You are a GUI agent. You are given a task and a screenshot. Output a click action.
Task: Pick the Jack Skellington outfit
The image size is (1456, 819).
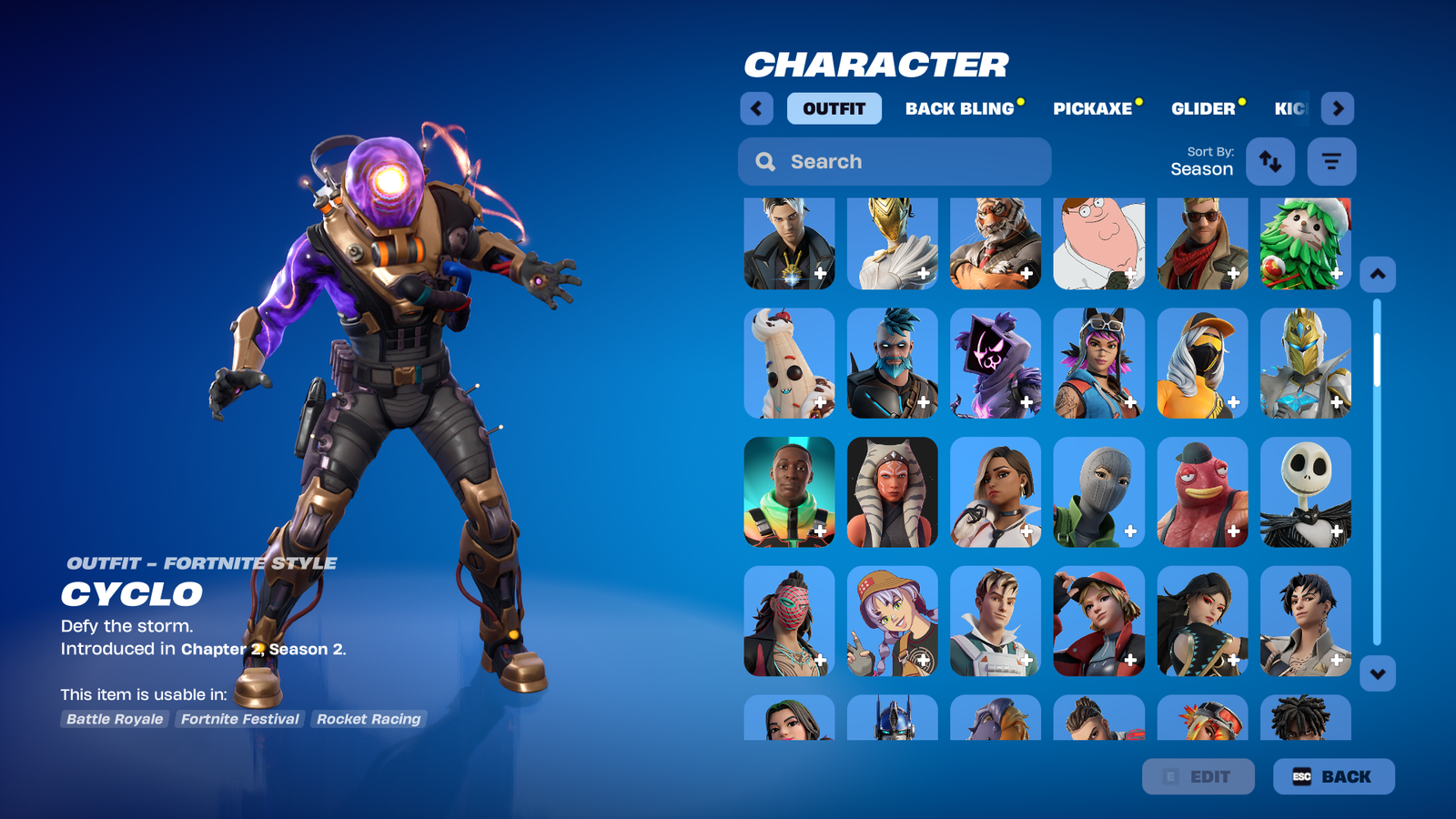point(1305,491)
